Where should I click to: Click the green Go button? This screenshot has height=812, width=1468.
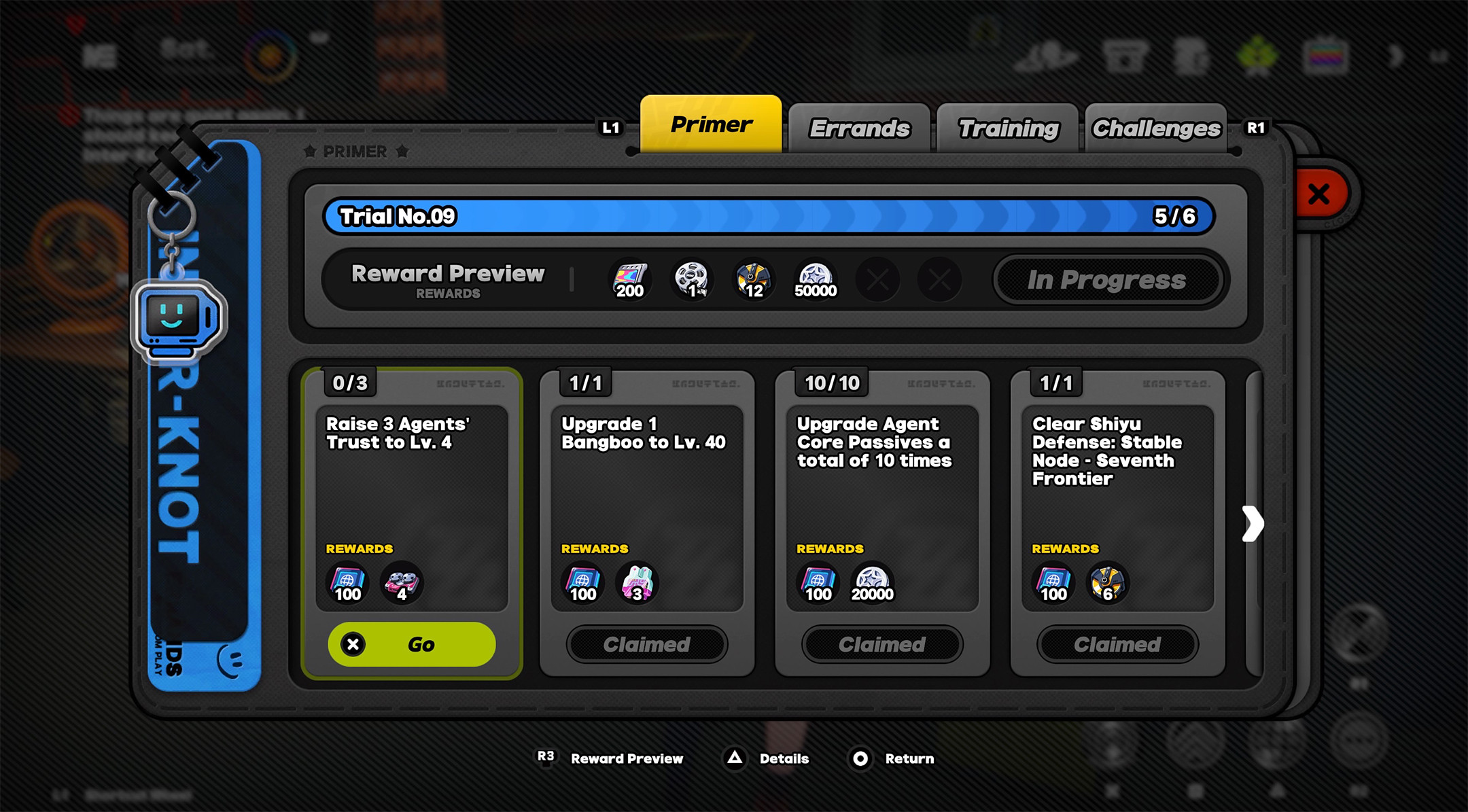point(412,644)
